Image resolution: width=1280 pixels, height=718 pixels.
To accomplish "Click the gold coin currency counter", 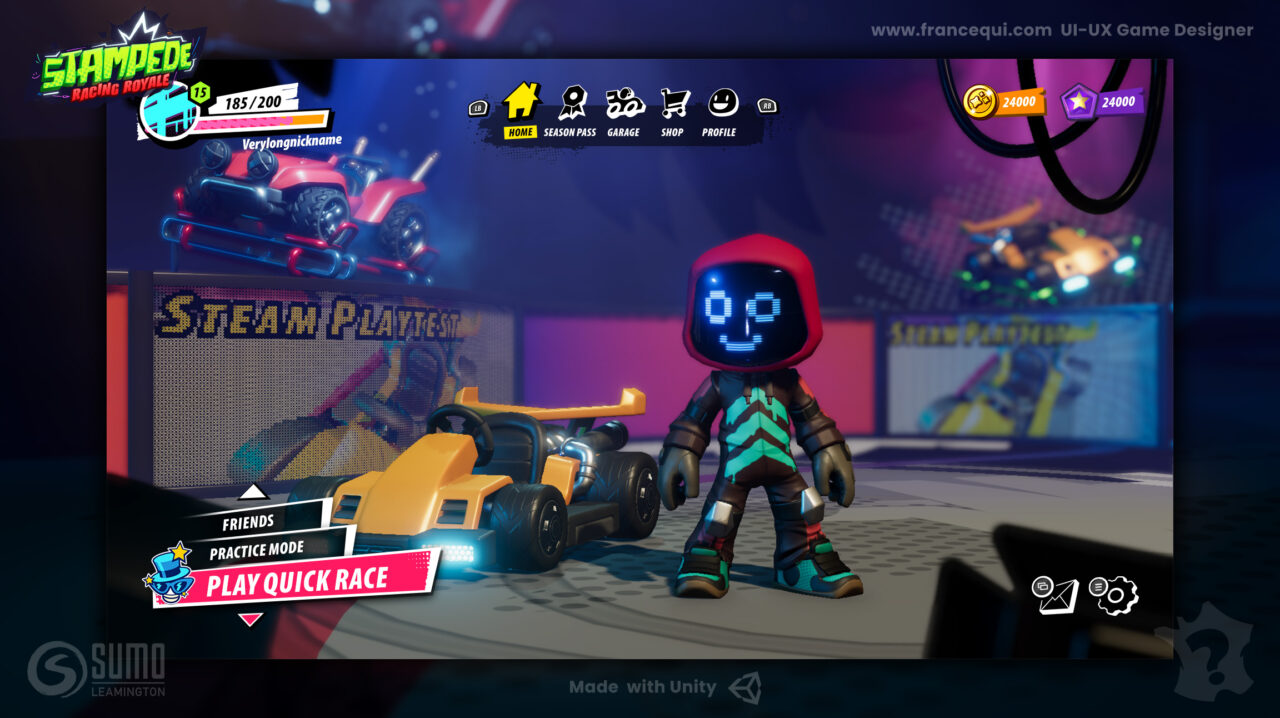I will click(x=1004, y=101).
